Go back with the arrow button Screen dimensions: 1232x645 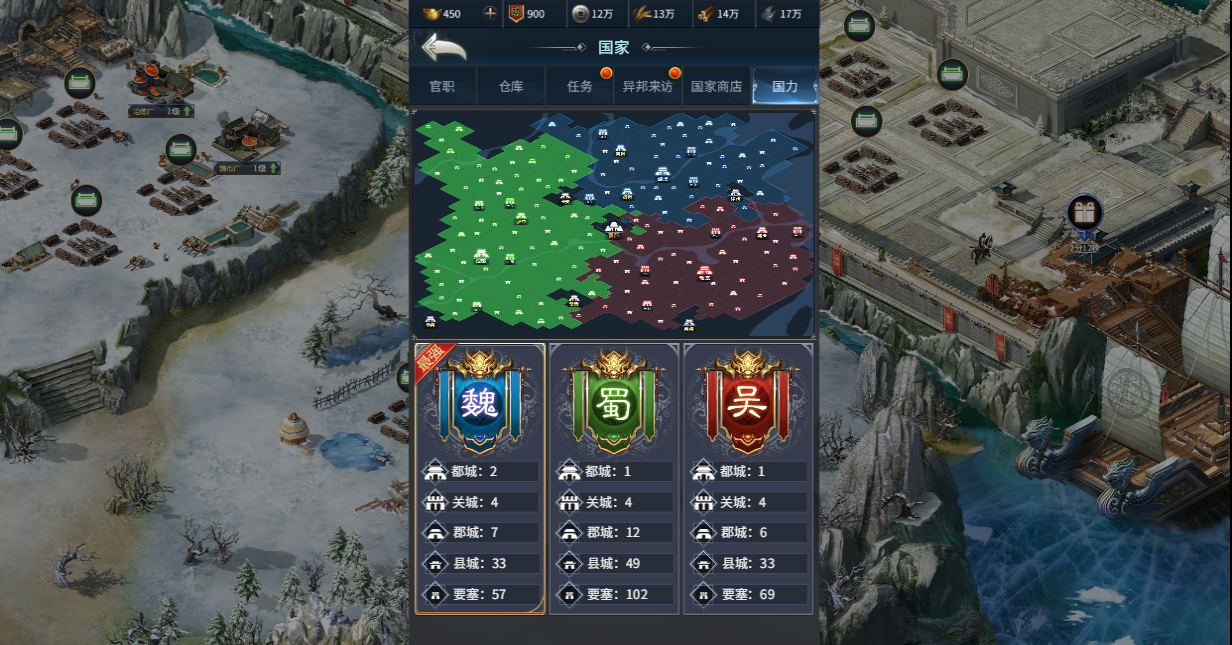444,47
